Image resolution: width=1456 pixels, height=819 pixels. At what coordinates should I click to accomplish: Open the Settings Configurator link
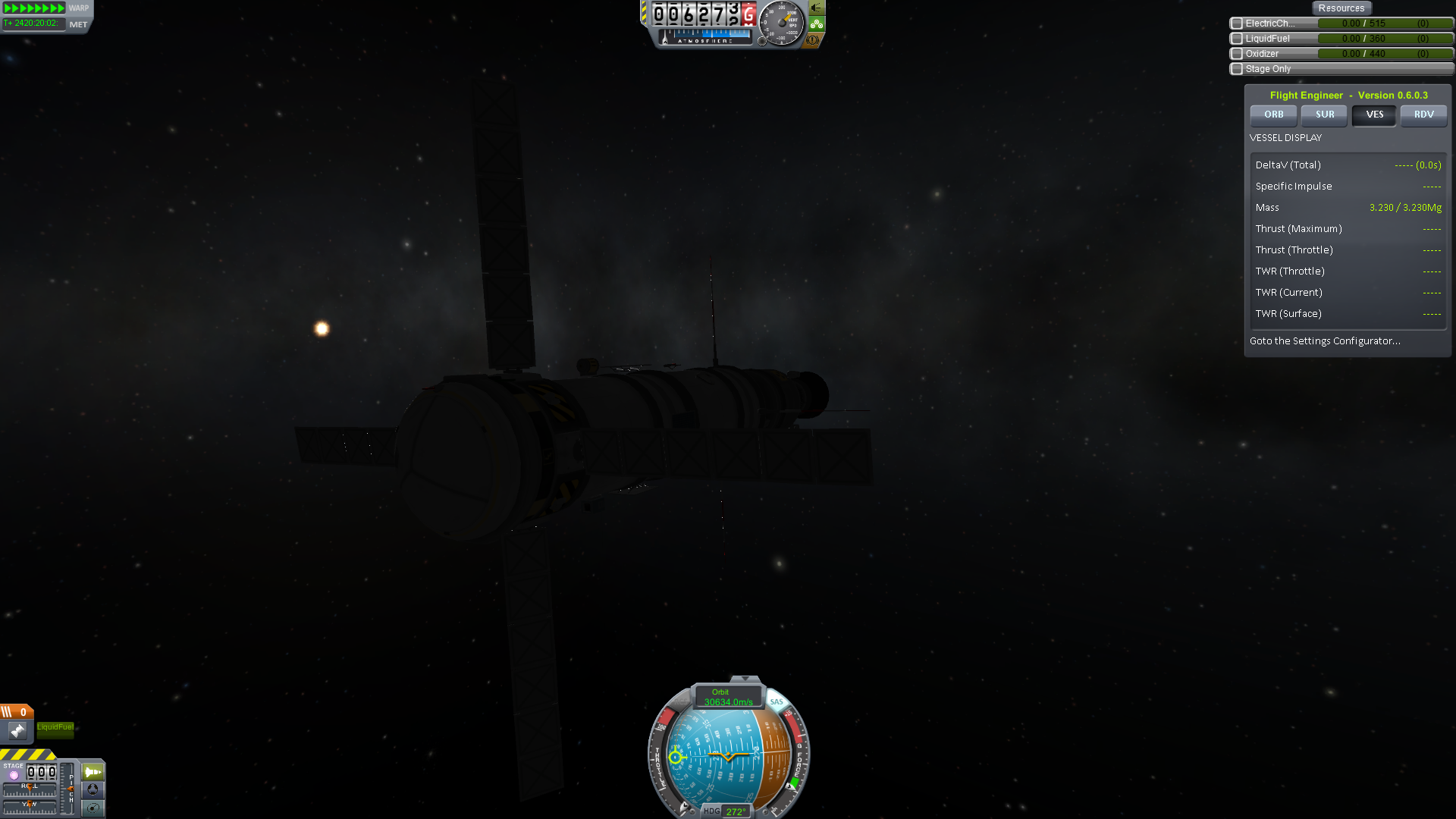point(1325,341)
